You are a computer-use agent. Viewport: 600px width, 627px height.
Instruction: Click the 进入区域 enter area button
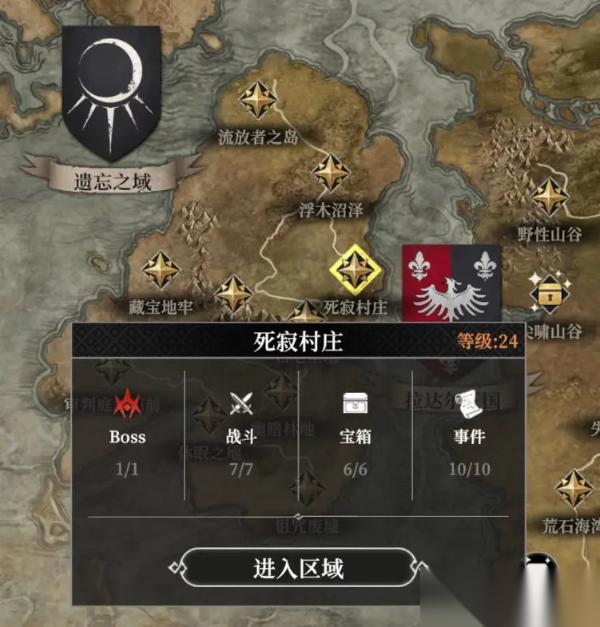point(298,569)
